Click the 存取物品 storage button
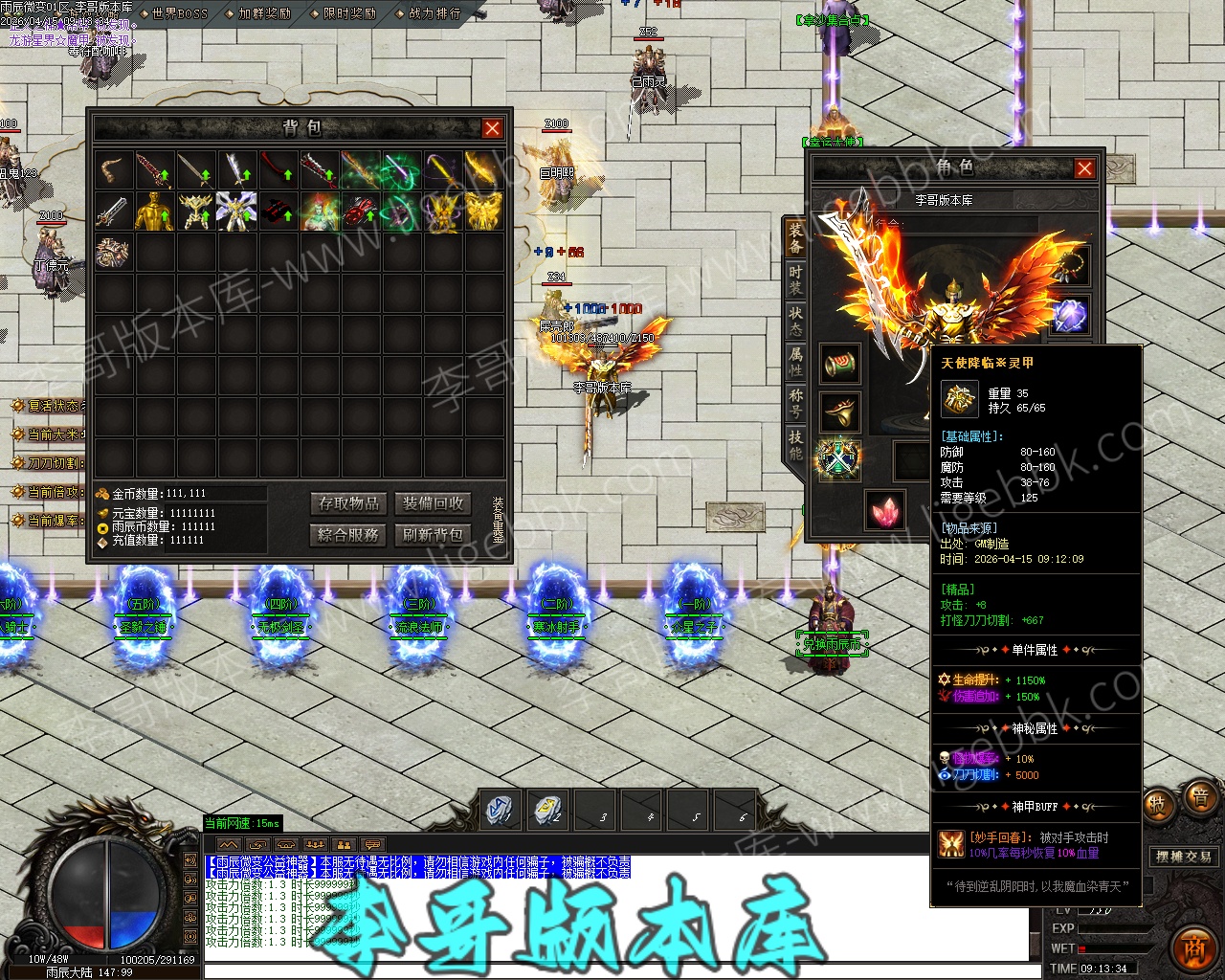The image size is (1225, 980). coord(349,503)
